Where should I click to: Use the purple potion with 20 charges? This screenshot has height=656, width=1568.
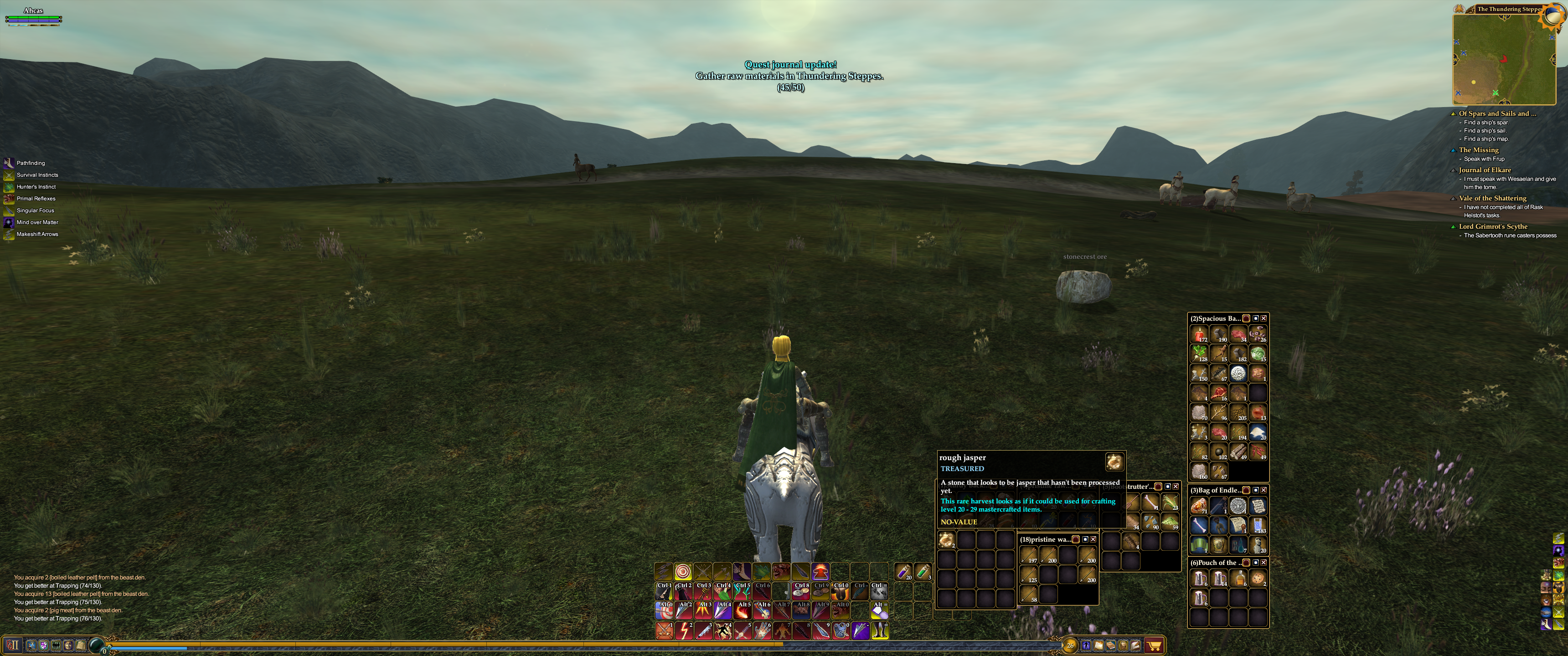coord(903,571)
